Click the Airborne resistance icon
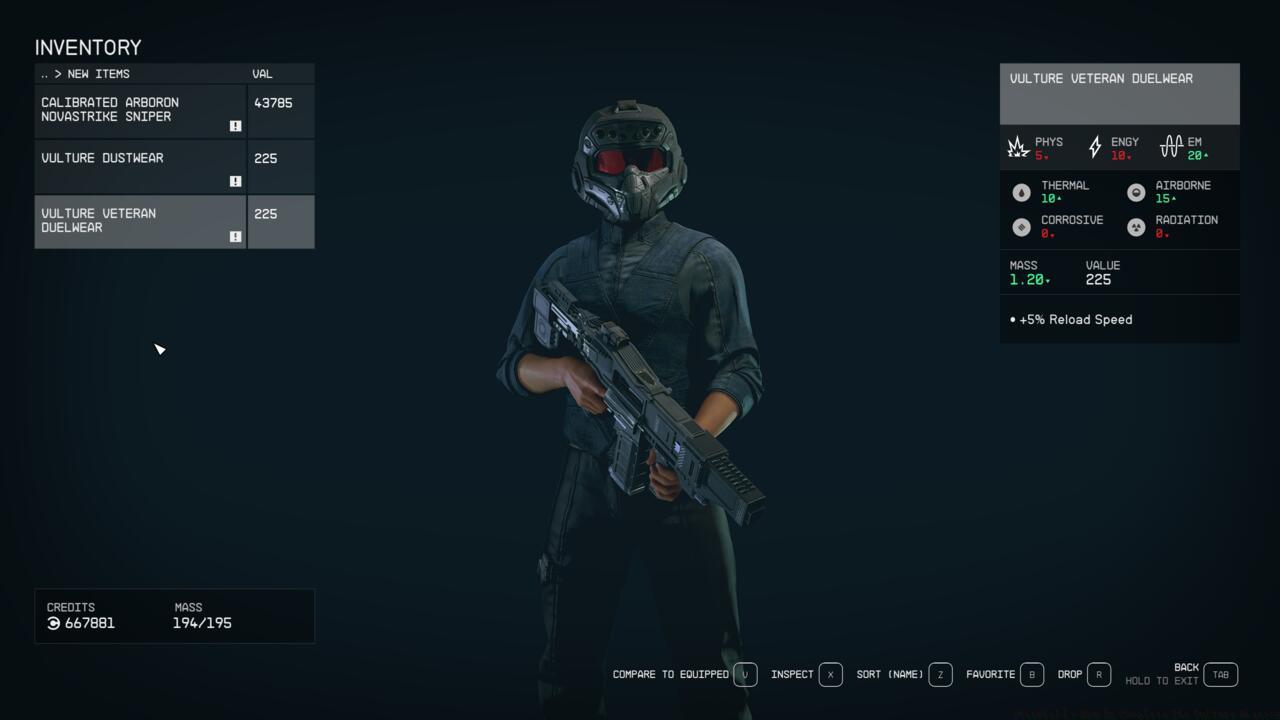Viewport: 1280px width, 720px height. tap(1136, 192)
